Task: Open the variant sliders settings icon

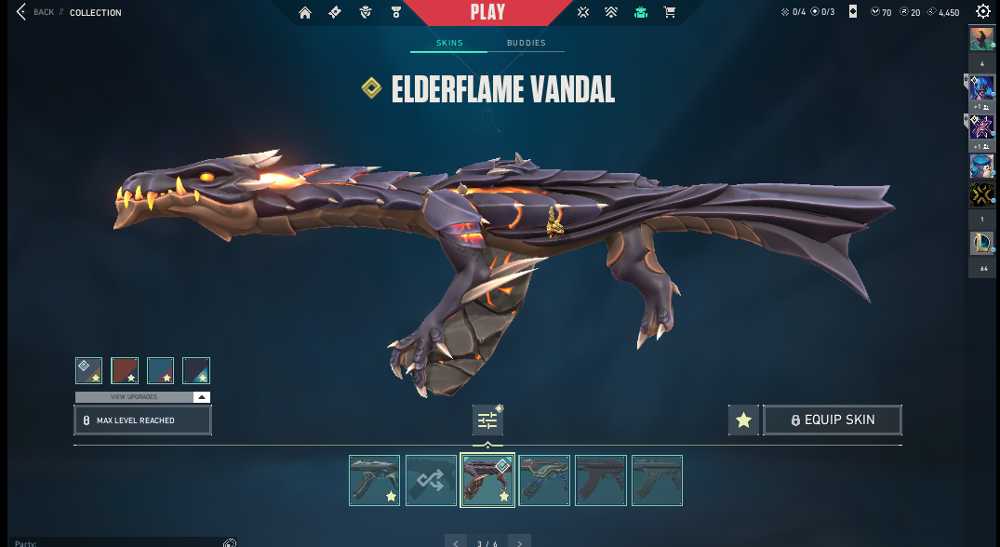Action: point(487,421)
